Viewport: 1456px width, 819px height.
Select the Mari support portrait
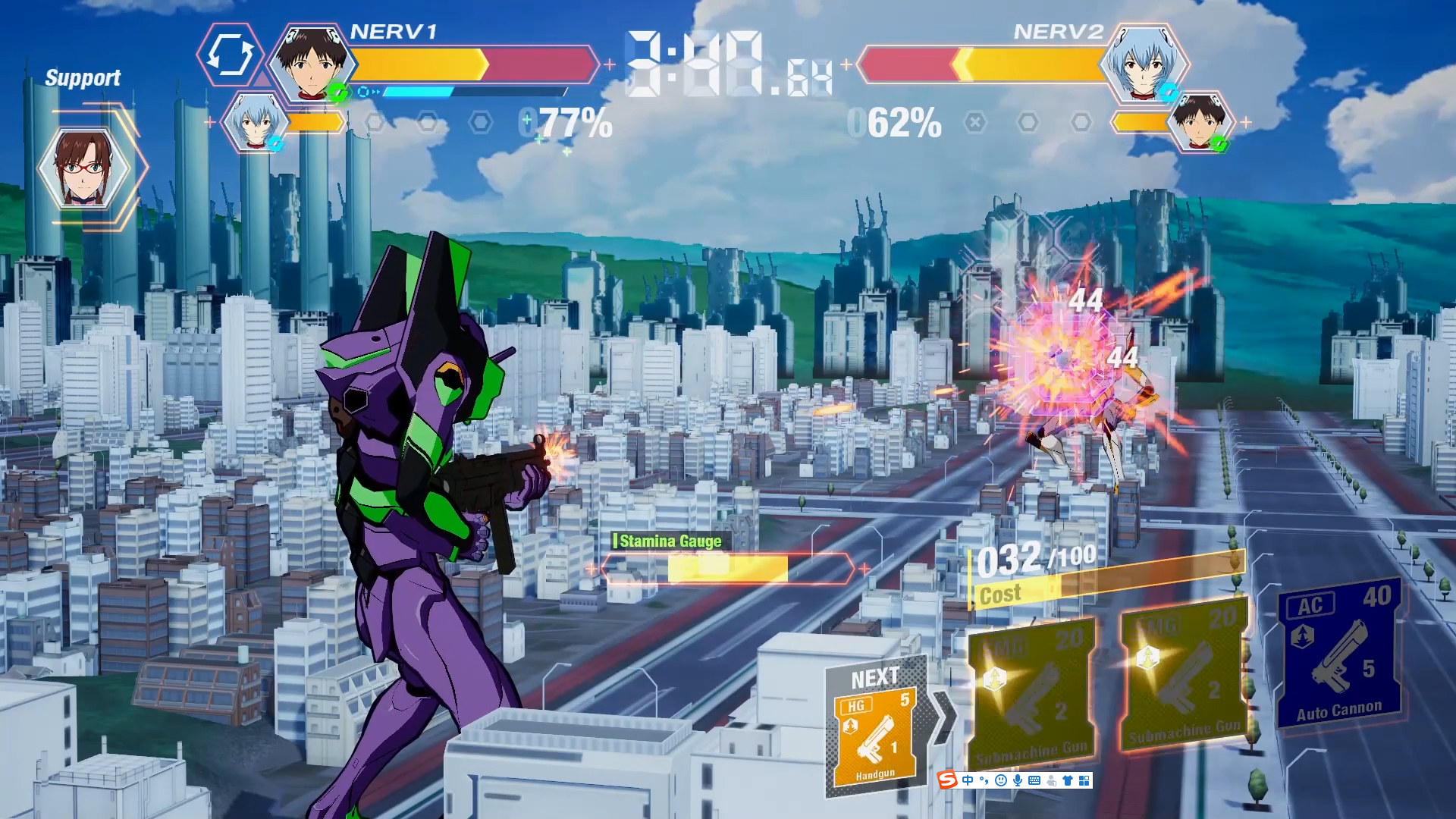click(83, 168)
